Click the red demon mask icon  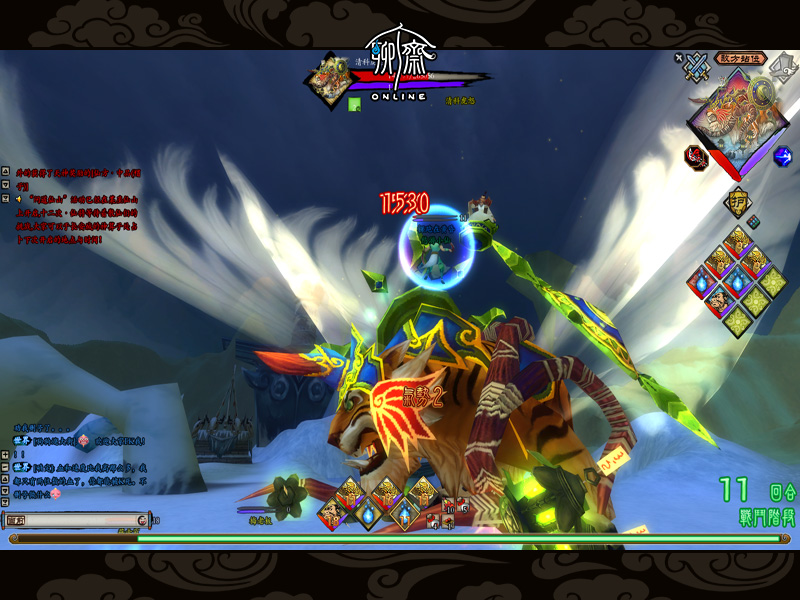695,156
